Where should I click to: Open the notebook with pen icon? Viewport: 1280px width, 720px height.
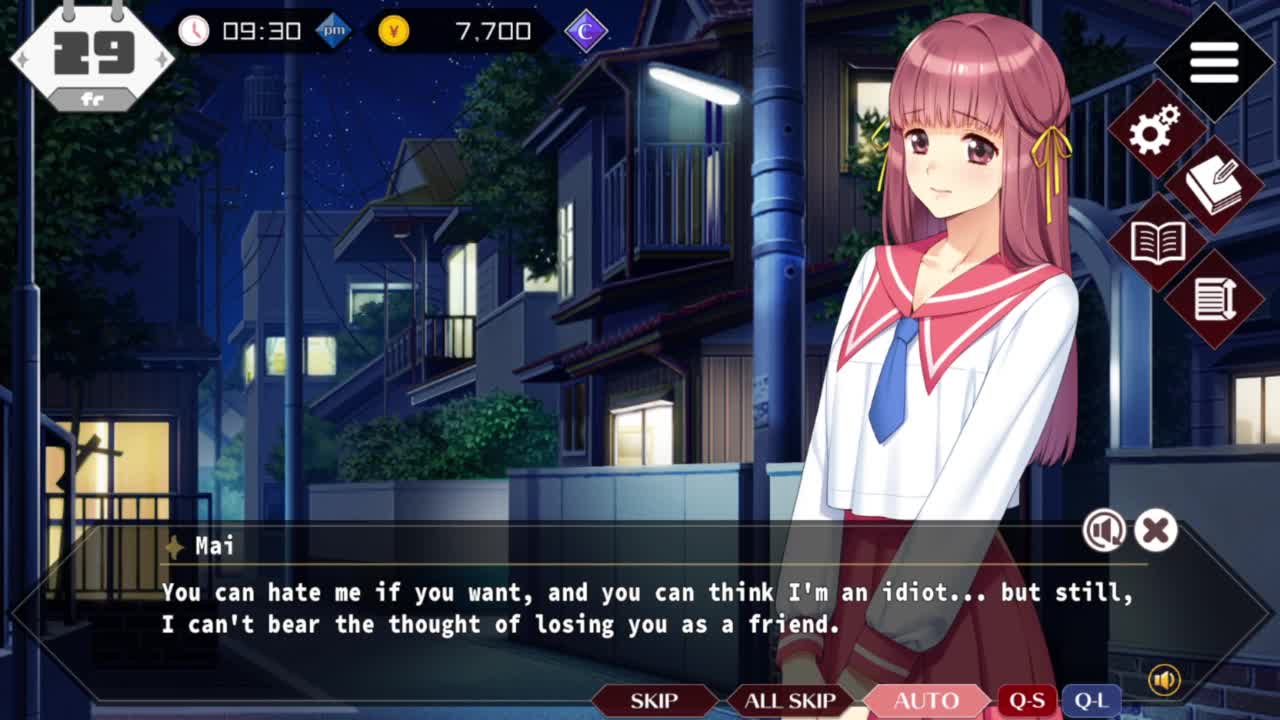pyautogui.click(x=1214, y=185)
